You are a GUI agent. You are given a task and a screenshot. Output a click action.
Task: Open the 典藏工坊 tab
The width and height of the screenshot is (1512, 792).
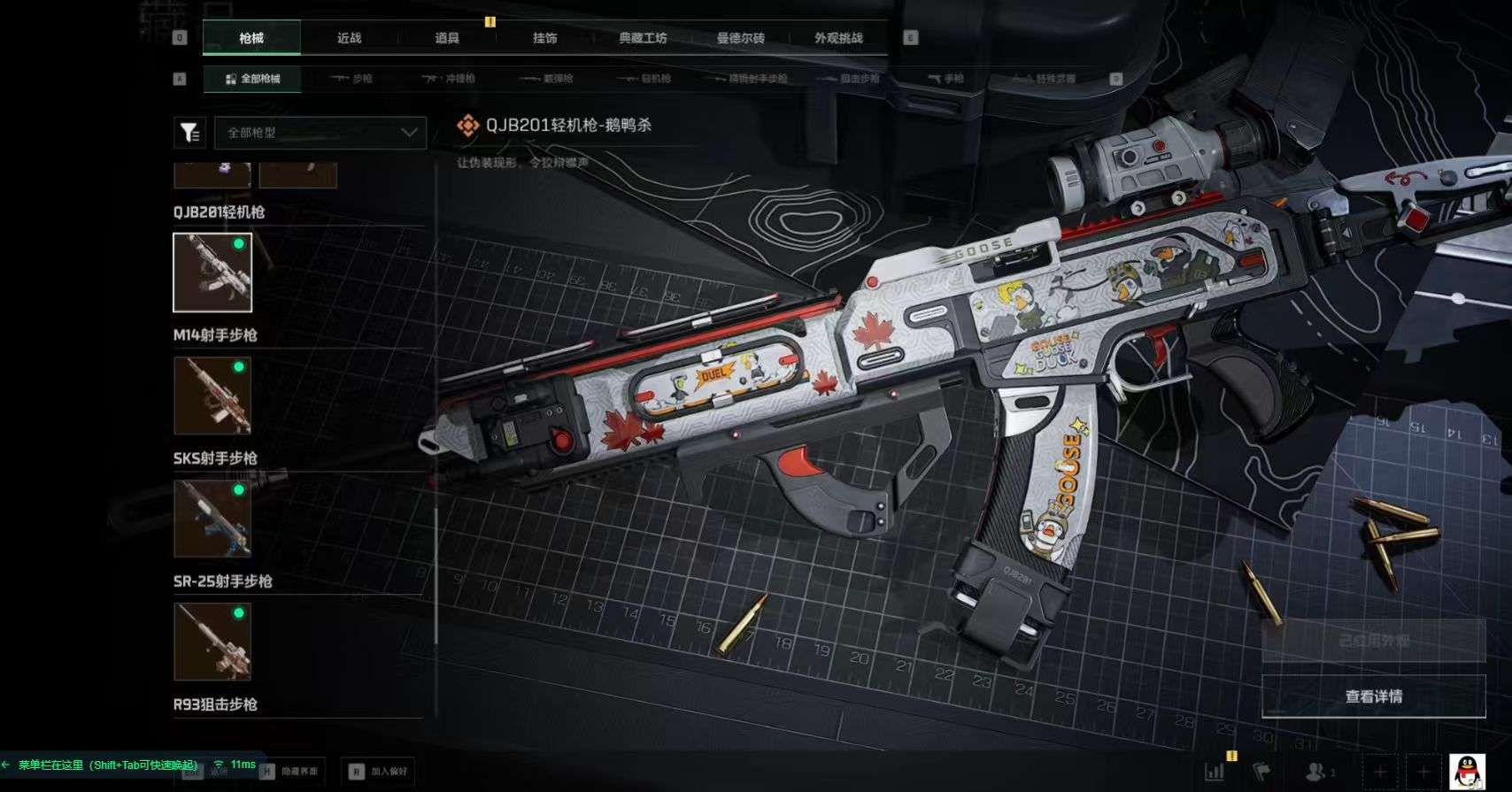pos(643,38)
